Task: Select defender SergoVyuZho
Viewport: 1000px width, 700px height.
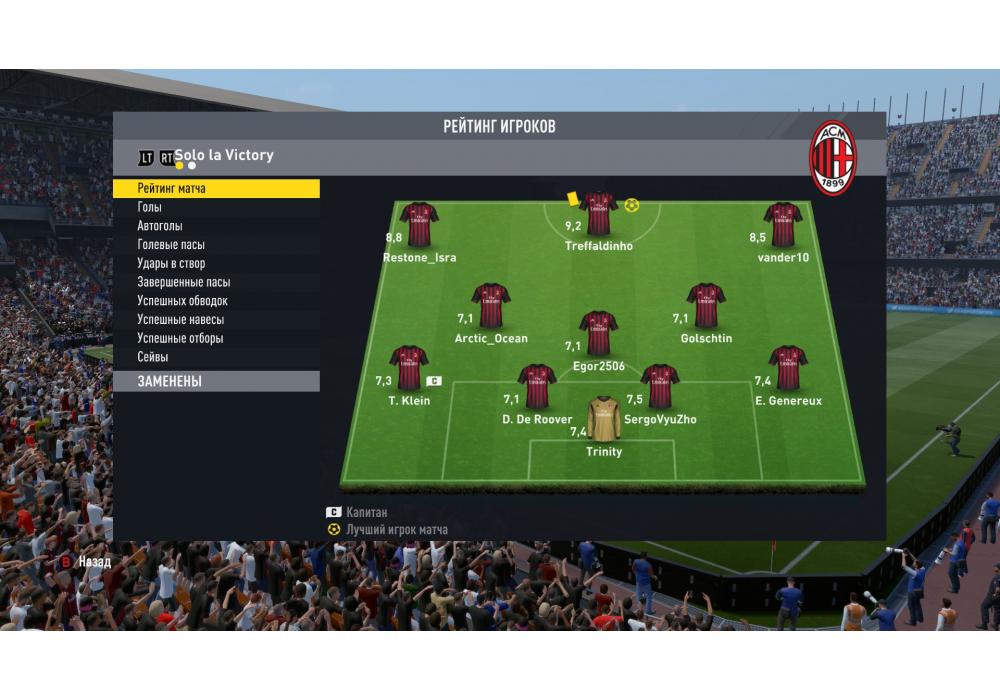Action: [x=660, y=386]
